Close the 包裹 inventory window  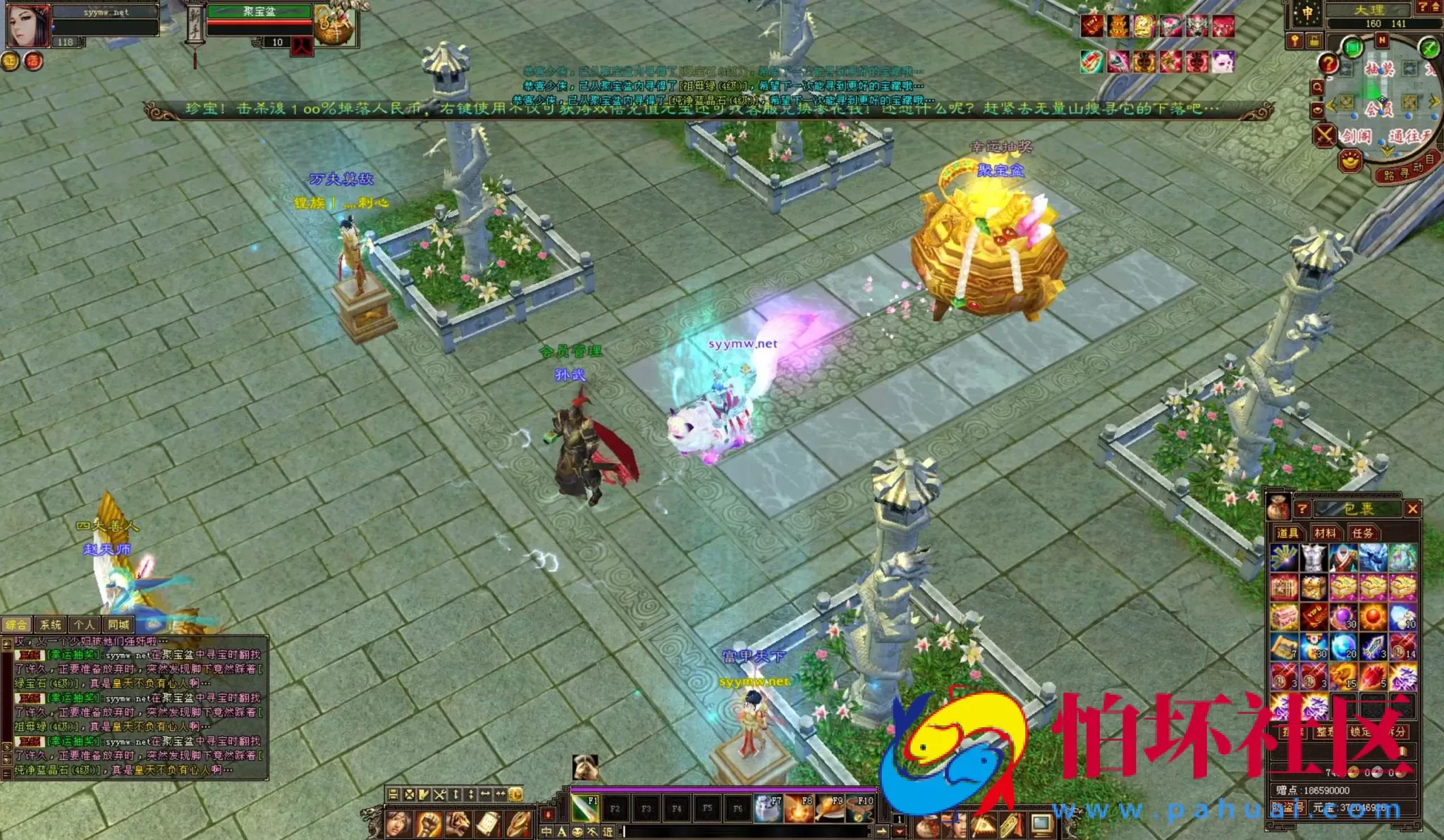(x=1412, y=509)
